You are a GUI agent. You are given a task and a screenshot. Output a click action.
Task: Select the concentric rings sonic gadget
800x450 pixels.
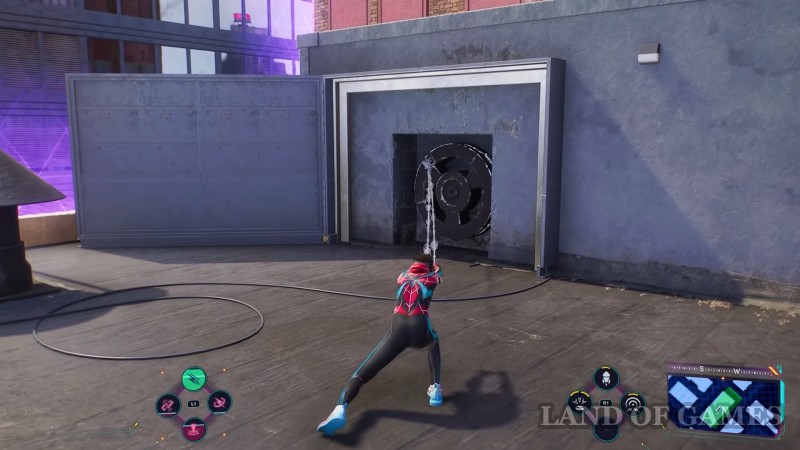click(632, 403)
